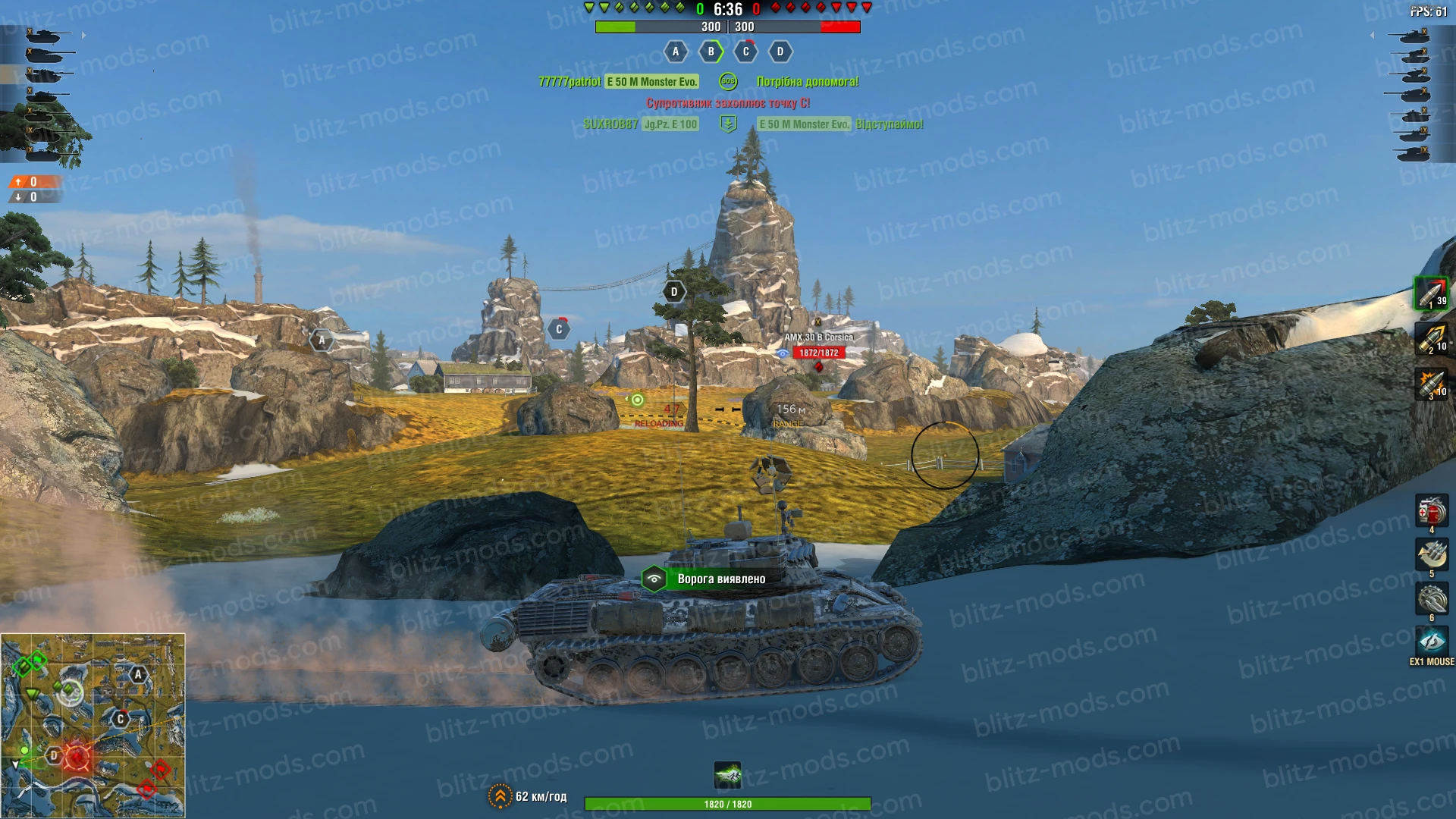The height and width of the screenshot is (819, 1456).
Task: Expand the minimap in the corner
Action: coord(93,724)
